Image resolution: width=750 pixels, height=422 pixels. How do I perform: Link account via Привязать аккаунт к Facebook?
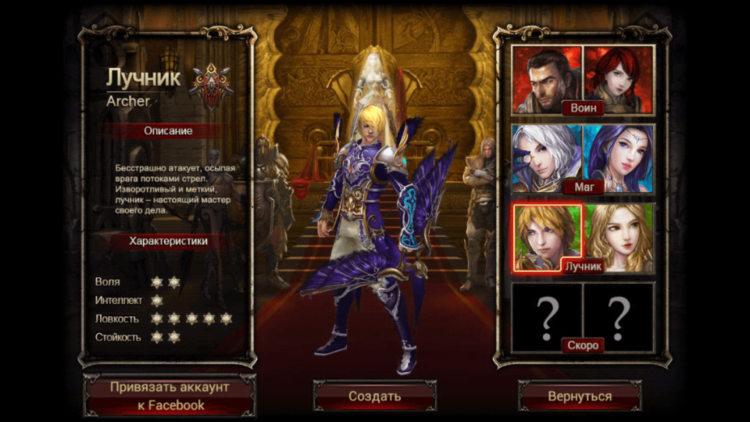coord(170,396)
